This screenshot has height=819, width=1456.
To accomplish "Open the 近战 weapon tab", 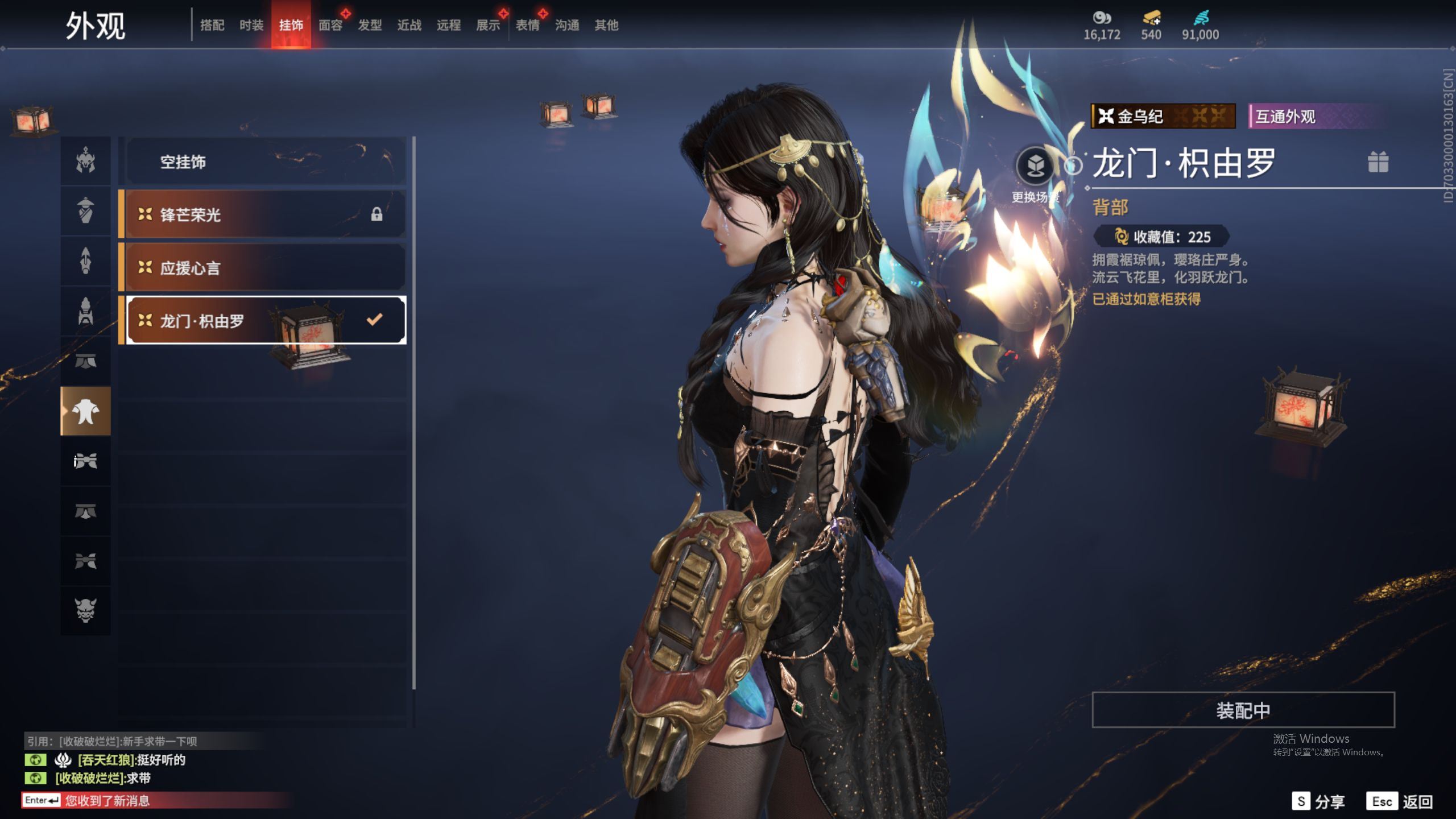I will [409, 25].
